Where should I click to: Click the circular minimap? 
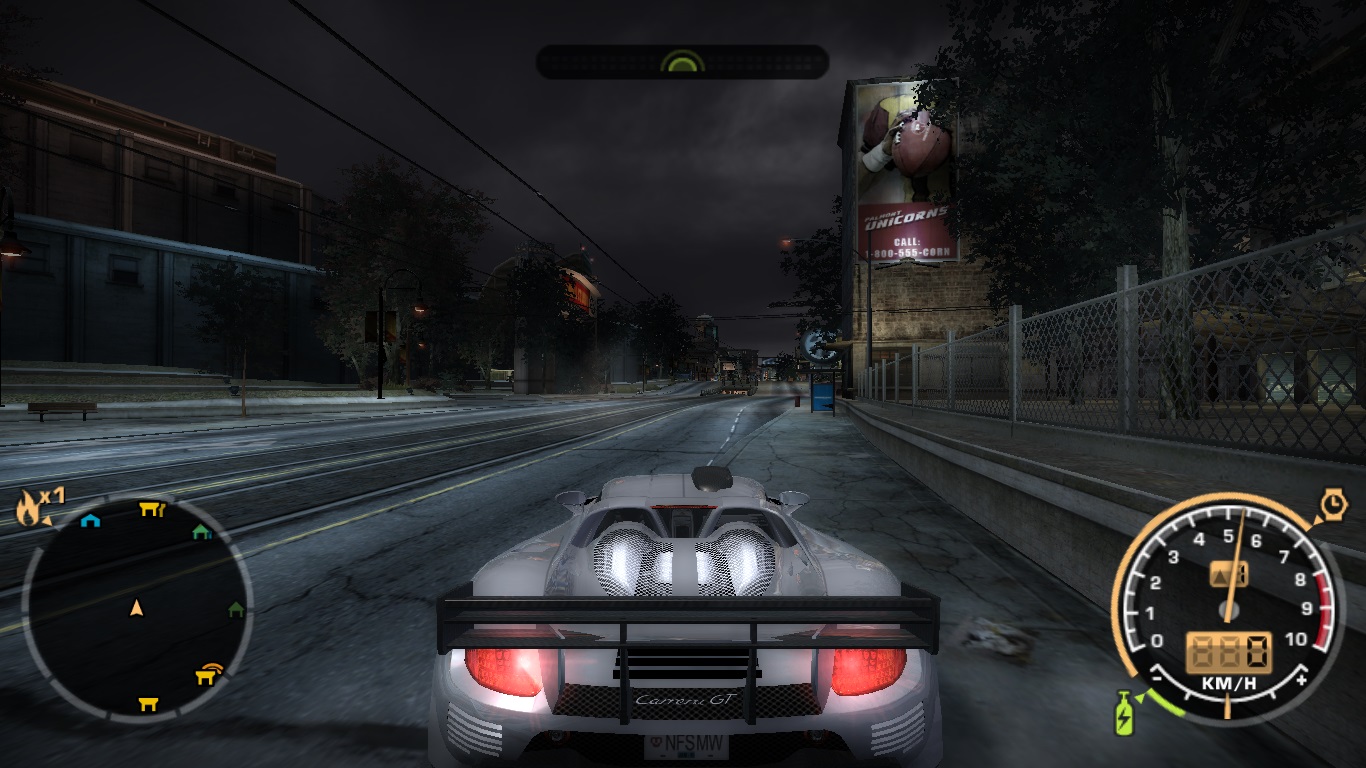coord(137,607)
